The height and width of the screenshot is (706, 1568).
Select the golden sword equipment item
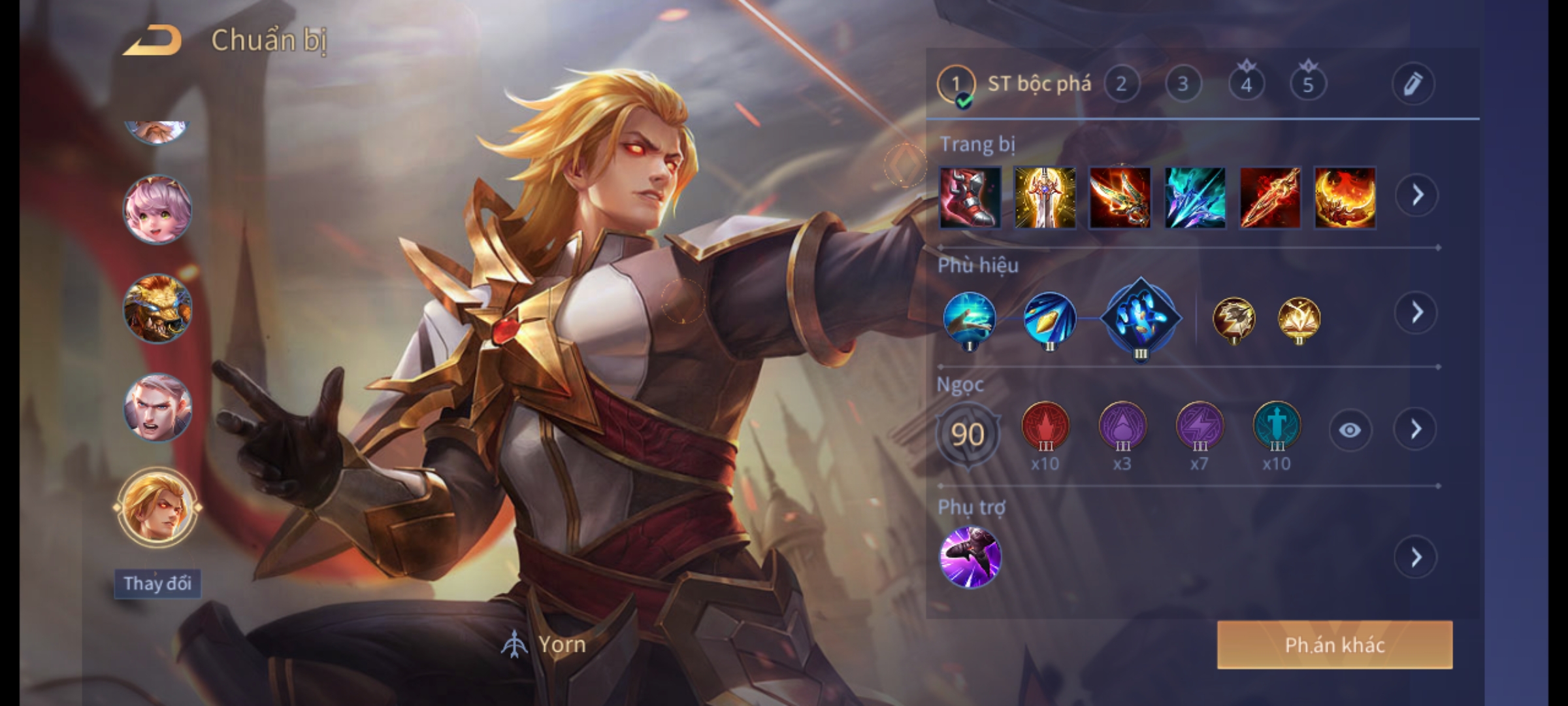[1045, 197]
